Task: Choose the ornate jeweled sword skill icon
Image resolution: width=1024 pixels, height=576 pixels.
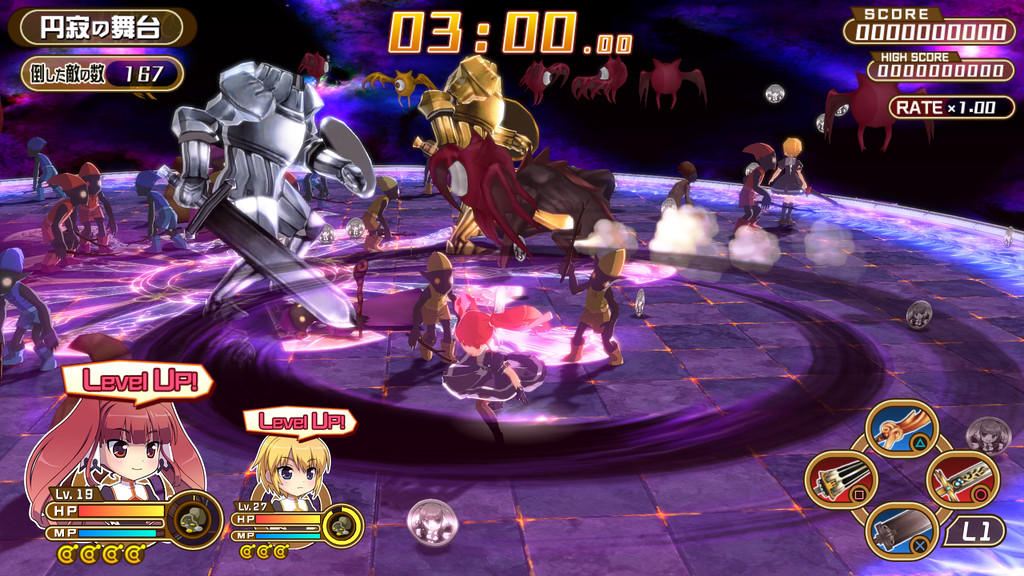Action: [962, 481]
